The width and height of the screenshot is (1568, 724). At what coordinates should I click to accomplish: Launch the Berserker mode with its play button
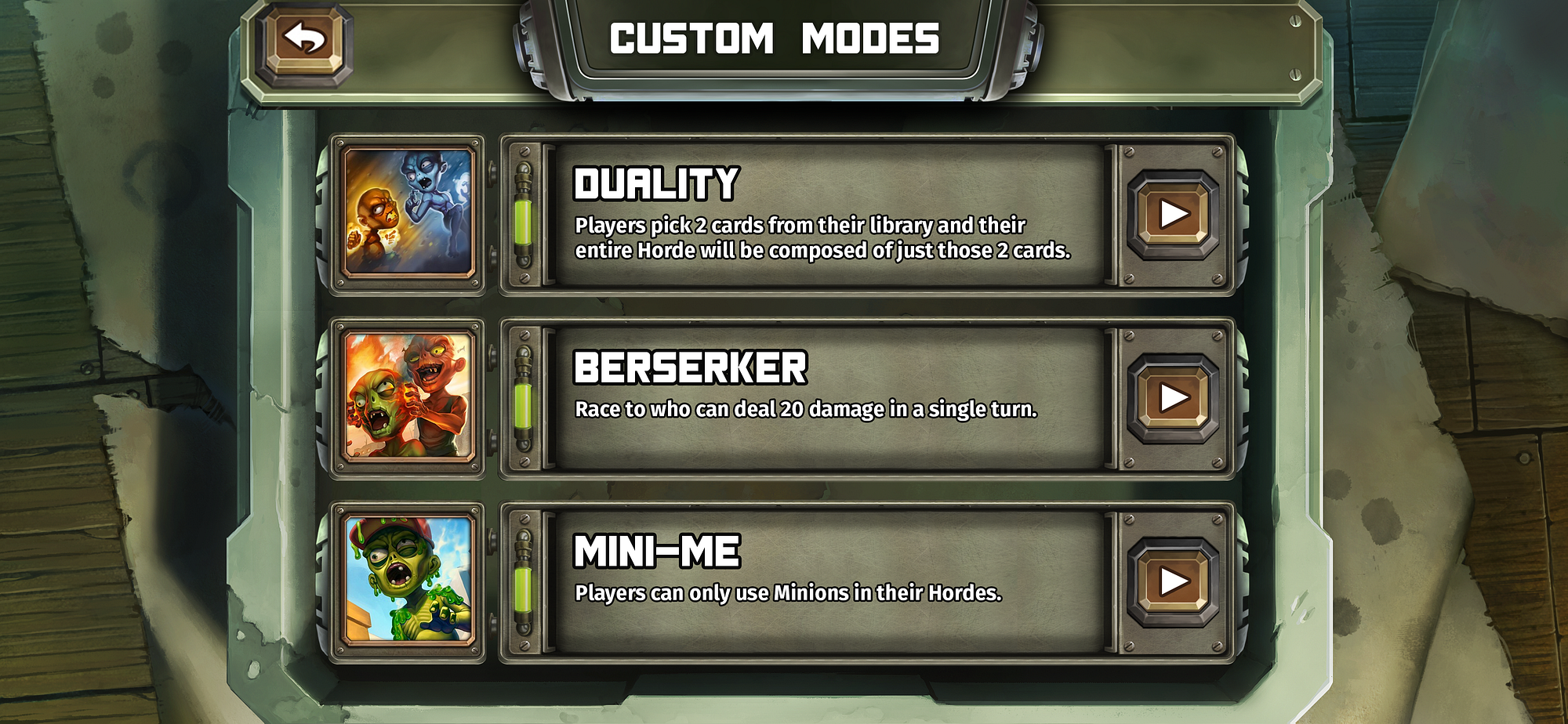pos(1173,398)
